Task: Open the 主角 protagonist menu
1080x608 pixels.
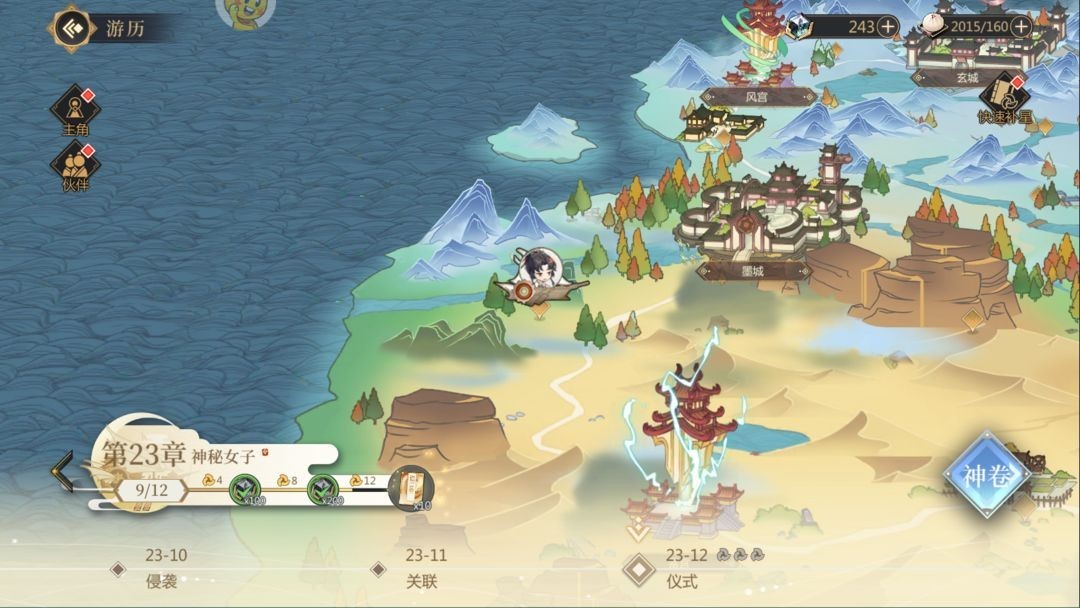Action: click(76, 109)
